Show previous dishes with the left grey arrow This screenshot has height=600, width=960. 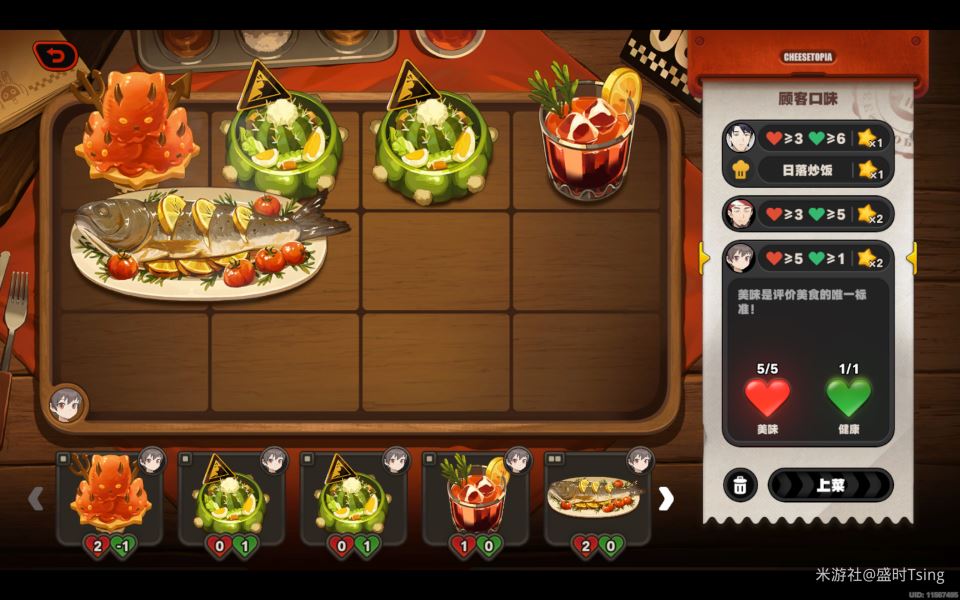[x=36, y=498]
